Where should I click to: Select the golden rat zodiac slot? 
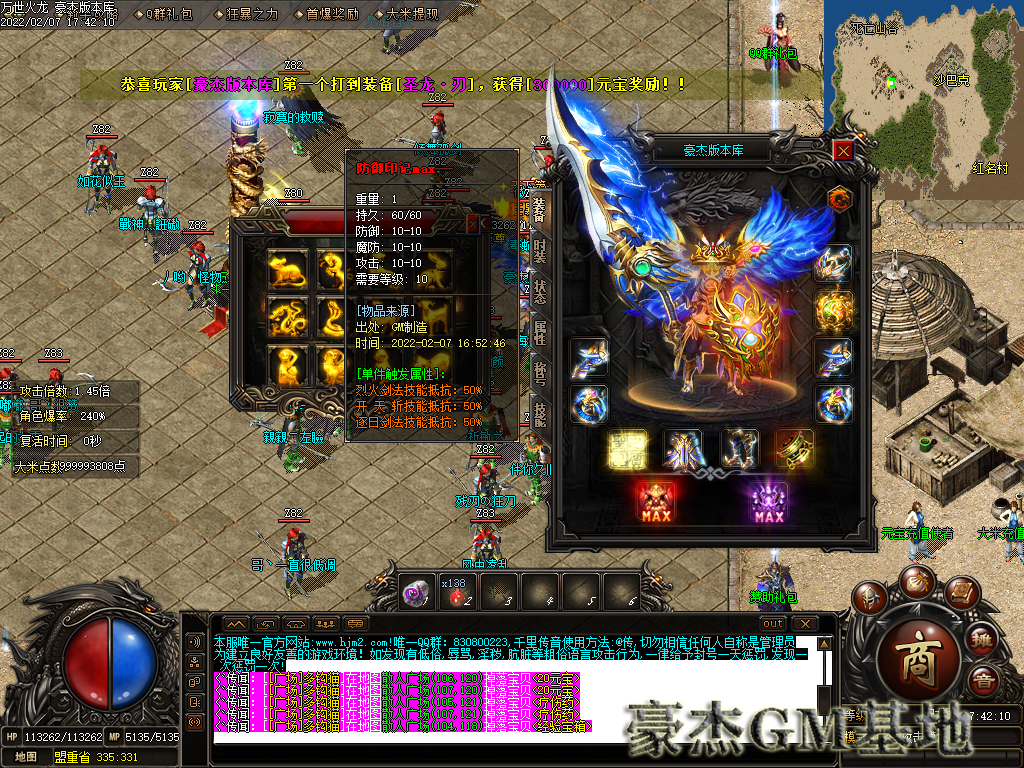pos(286,270)
